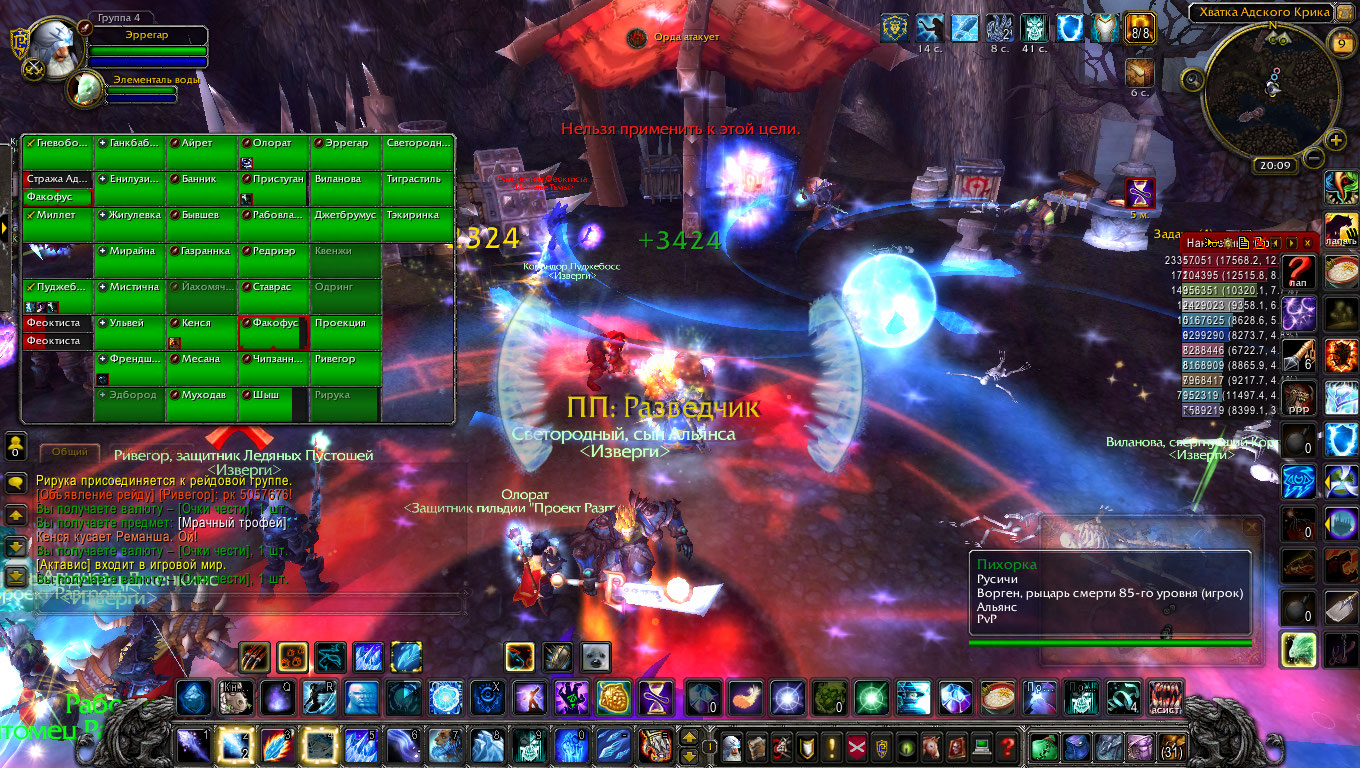The width and height of the screenshot is (1360, 768).
Task: Use the fire-and-ice spell in slot 3
Action: [x=275, y=745]
